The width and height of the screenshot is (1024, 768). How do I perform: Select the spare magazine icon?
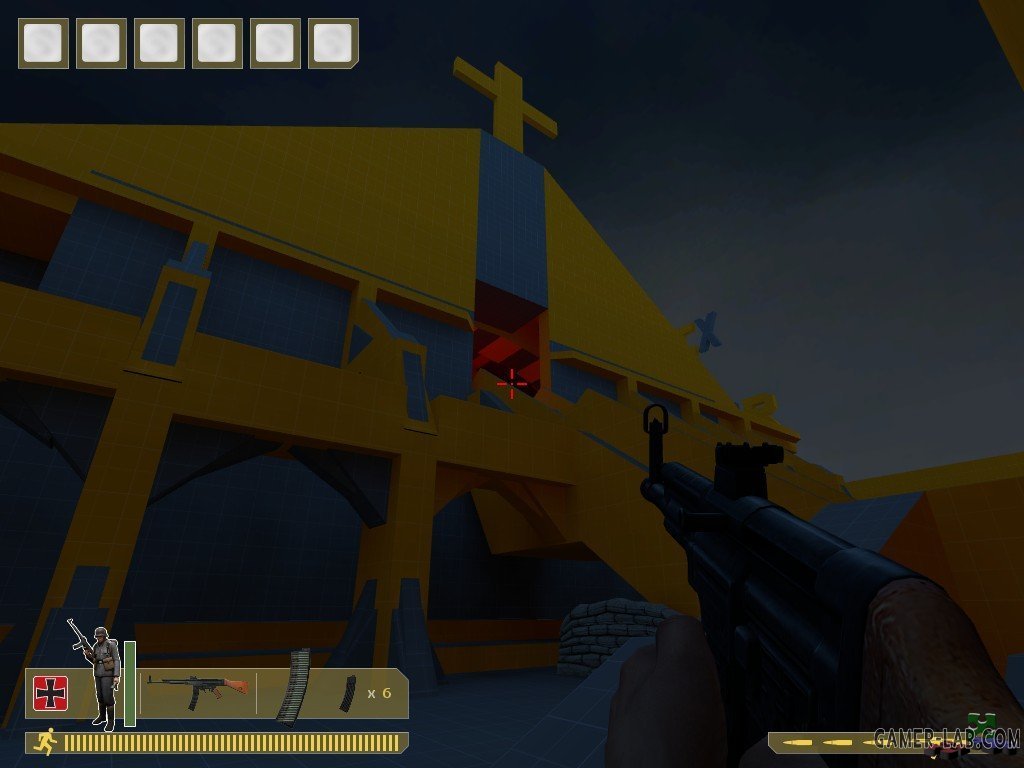pos(346,693)
